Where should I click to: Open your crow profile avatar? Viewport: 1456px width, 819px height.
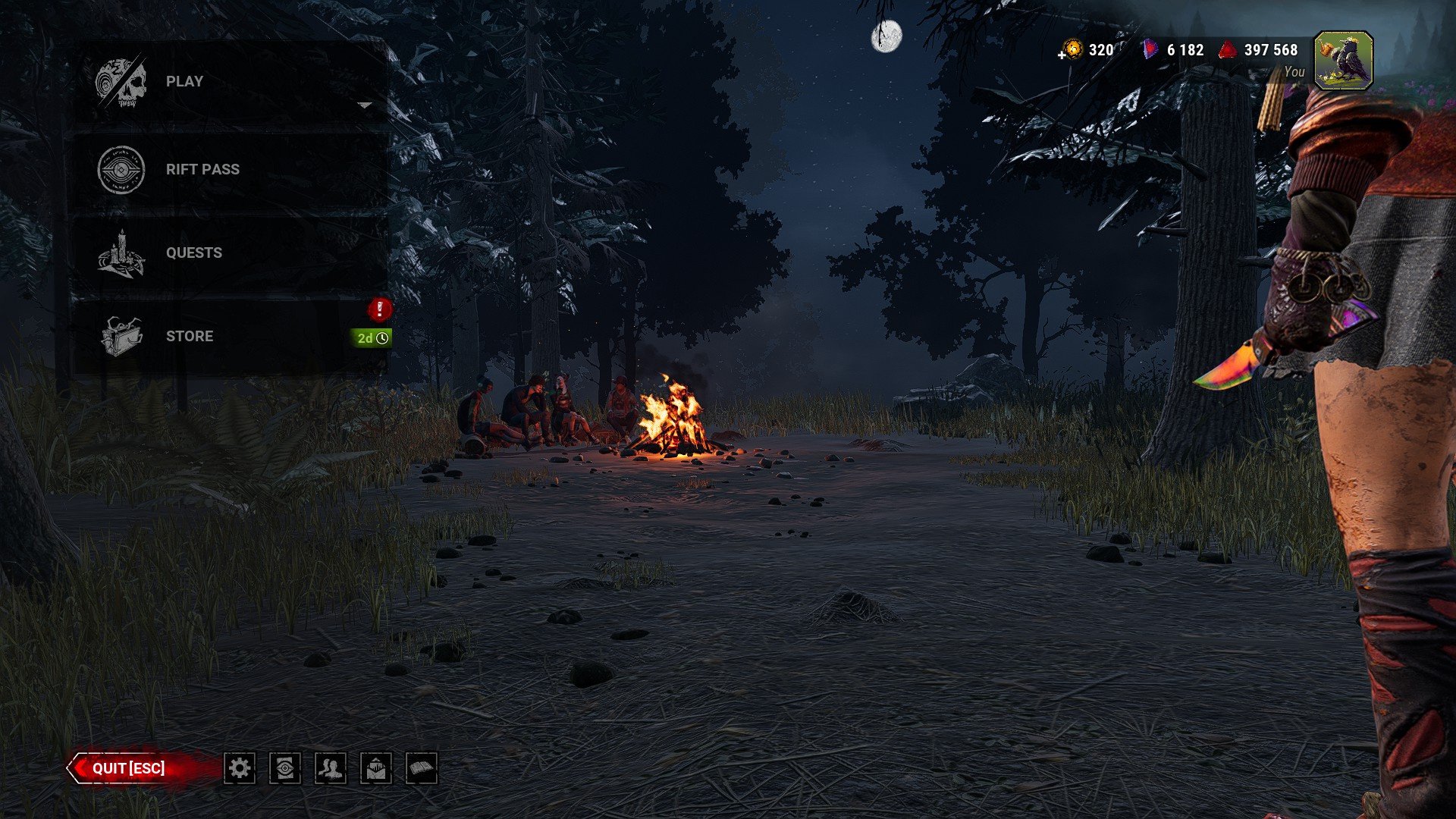tap(1345, 59)
